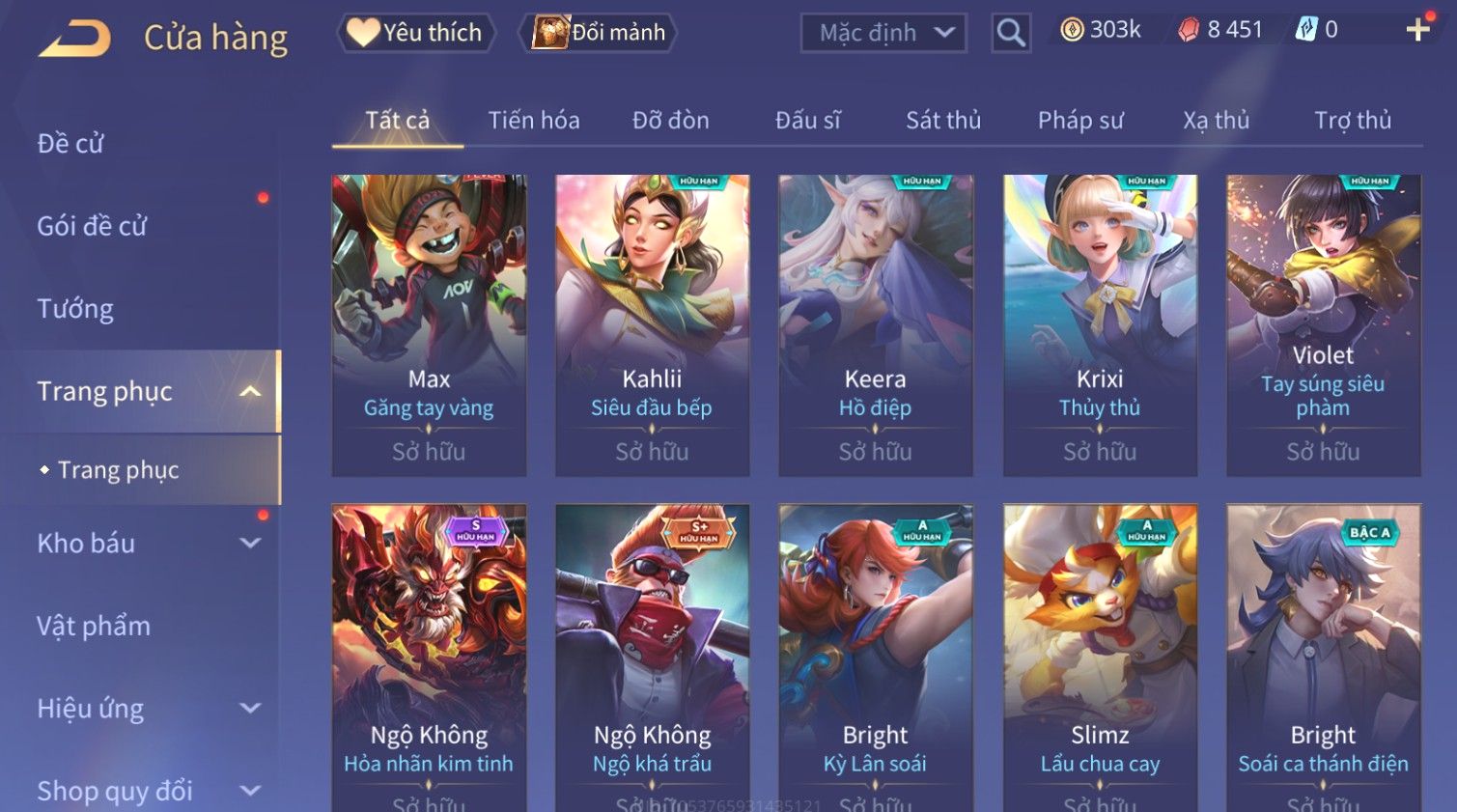Open the Đổi mảnh exchange button

(599, 33)
